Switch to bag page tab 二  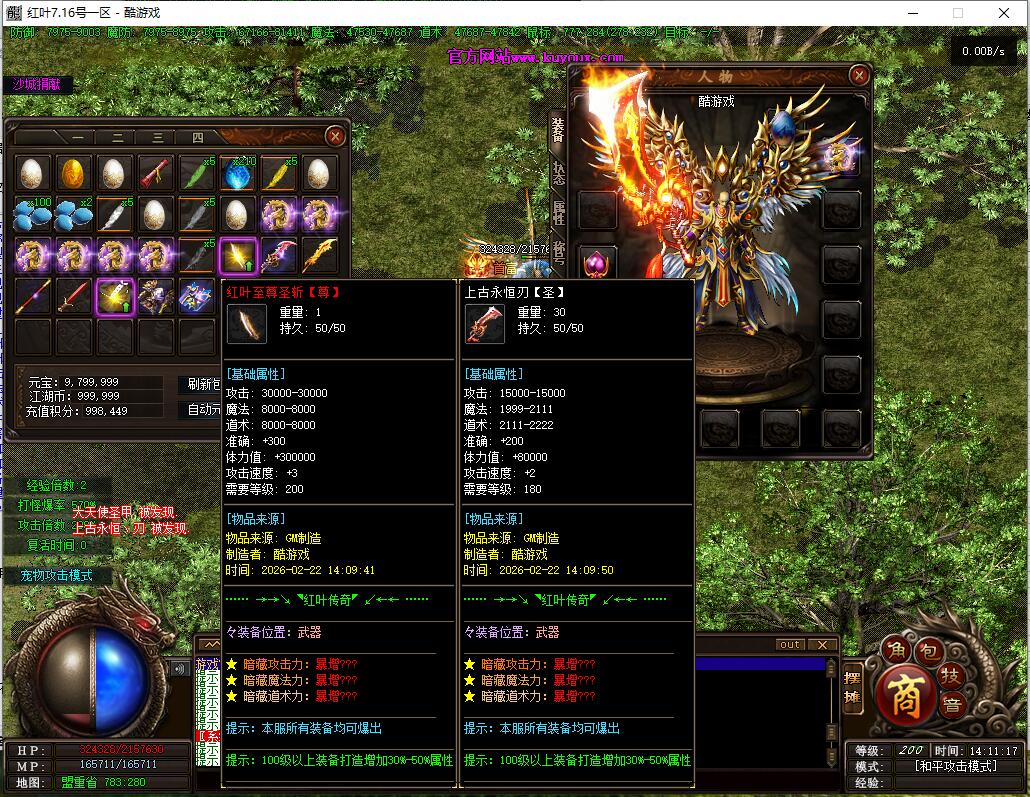[x=117, y=138]
